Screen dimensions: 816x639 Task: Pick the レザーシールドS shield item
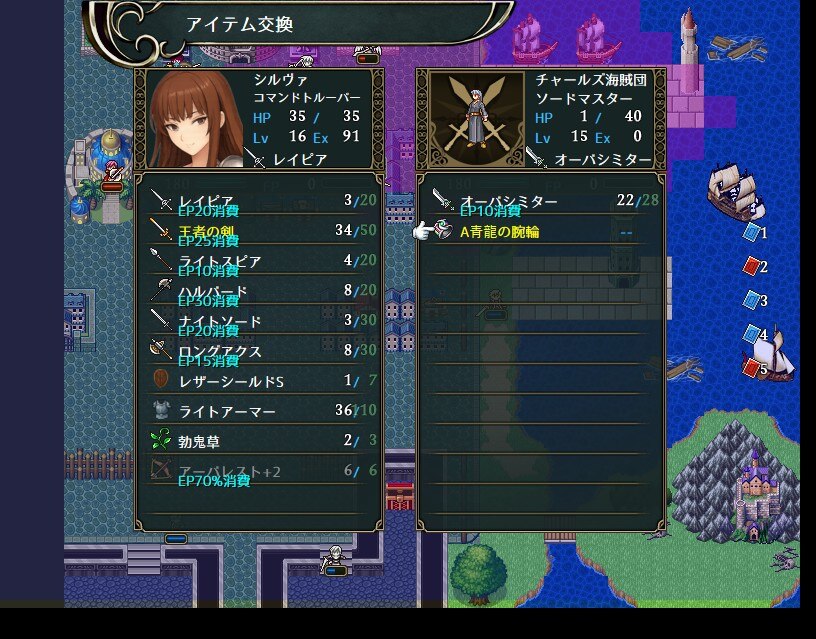click(x=260, y=381)
